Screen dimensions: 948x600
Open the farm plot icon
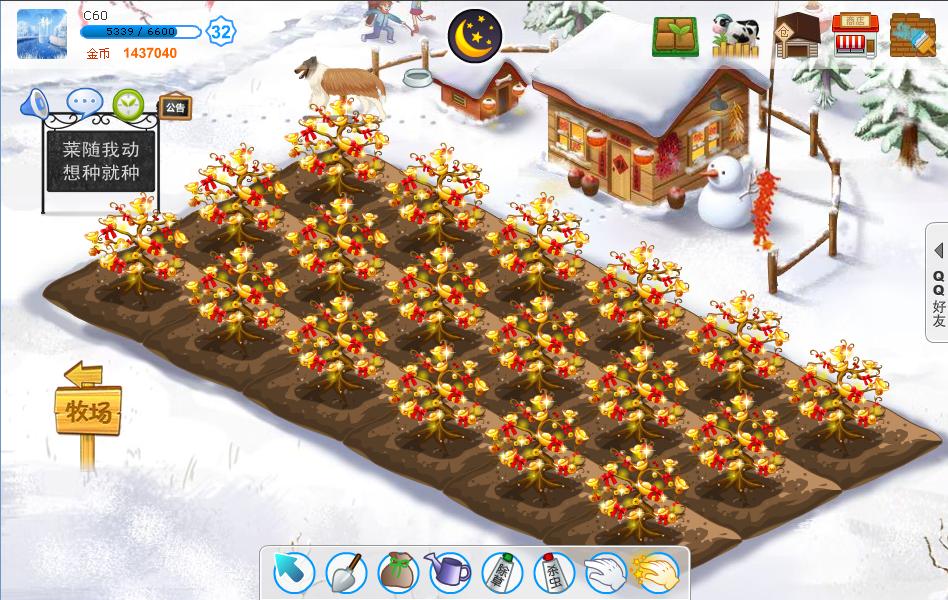pyautogui.click(x=676, y=36)
